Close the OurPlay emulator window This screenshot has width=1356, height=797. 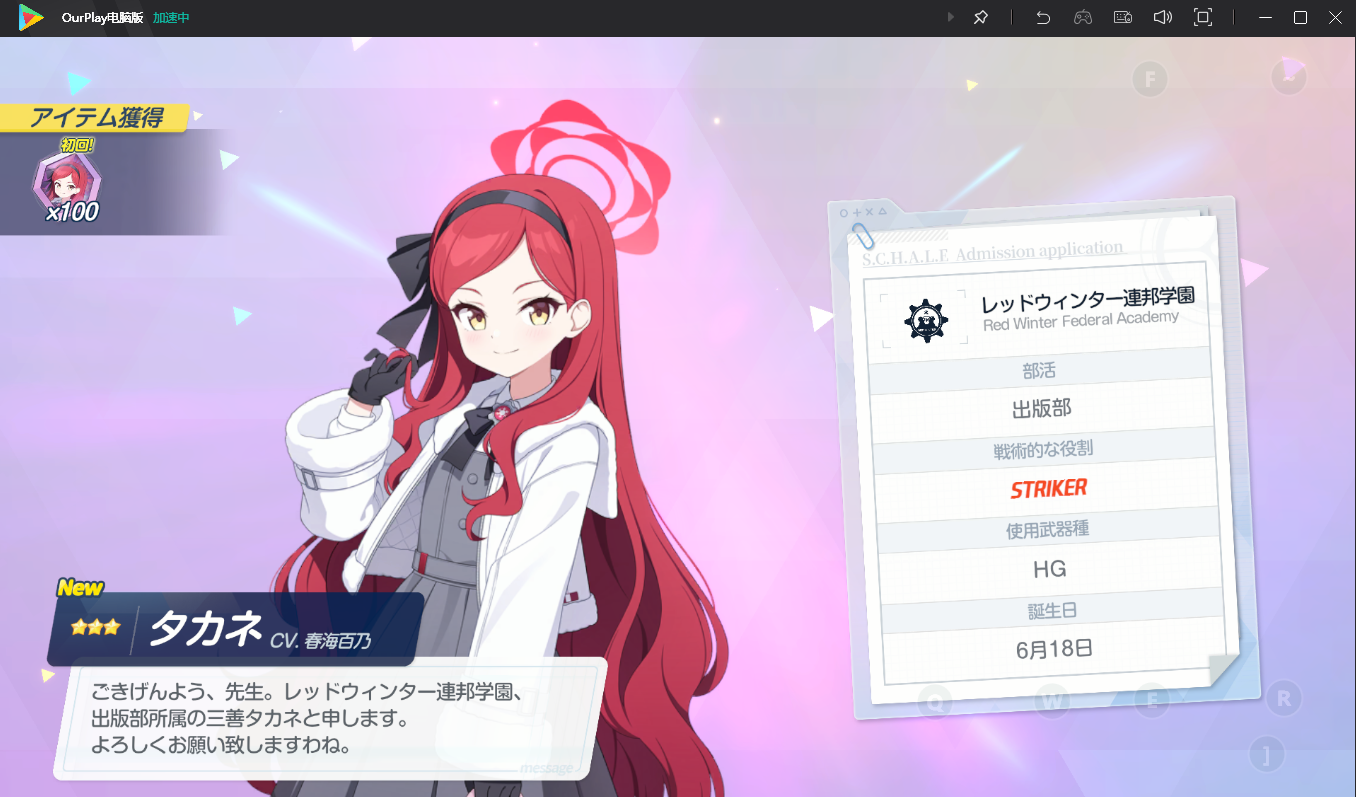[1336, 18]
